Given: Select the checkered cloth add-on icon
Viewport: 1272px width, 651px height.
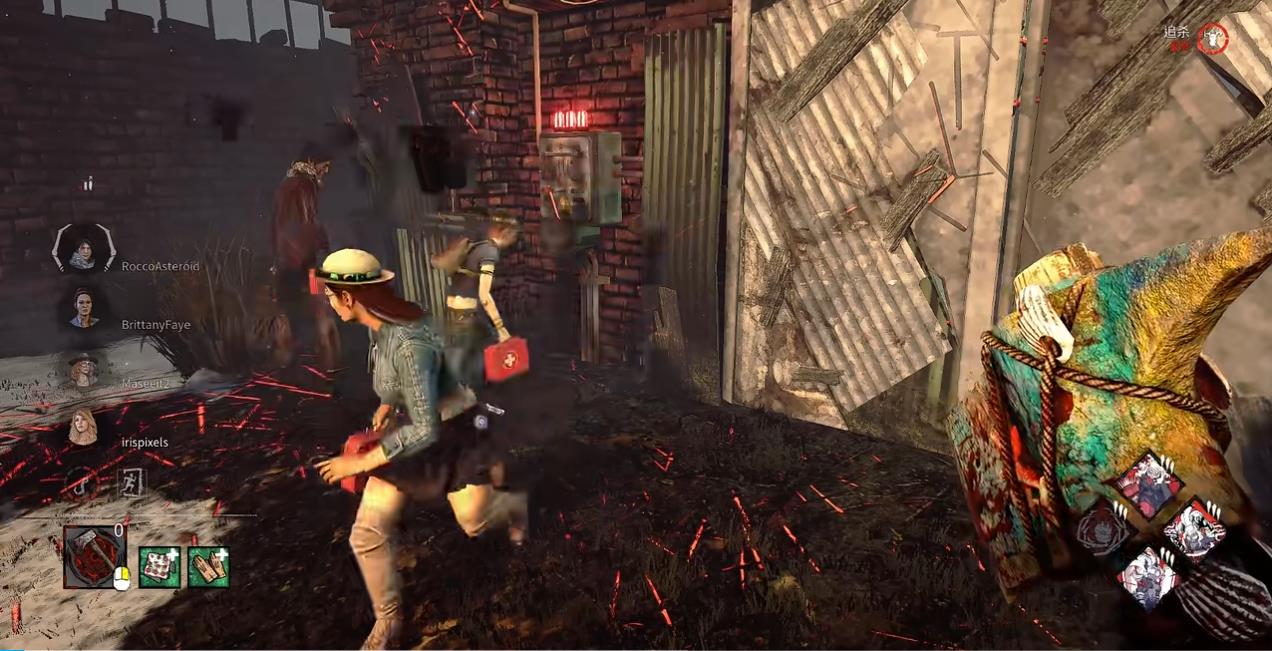Looking at the screenshot, I should point(158,567).
